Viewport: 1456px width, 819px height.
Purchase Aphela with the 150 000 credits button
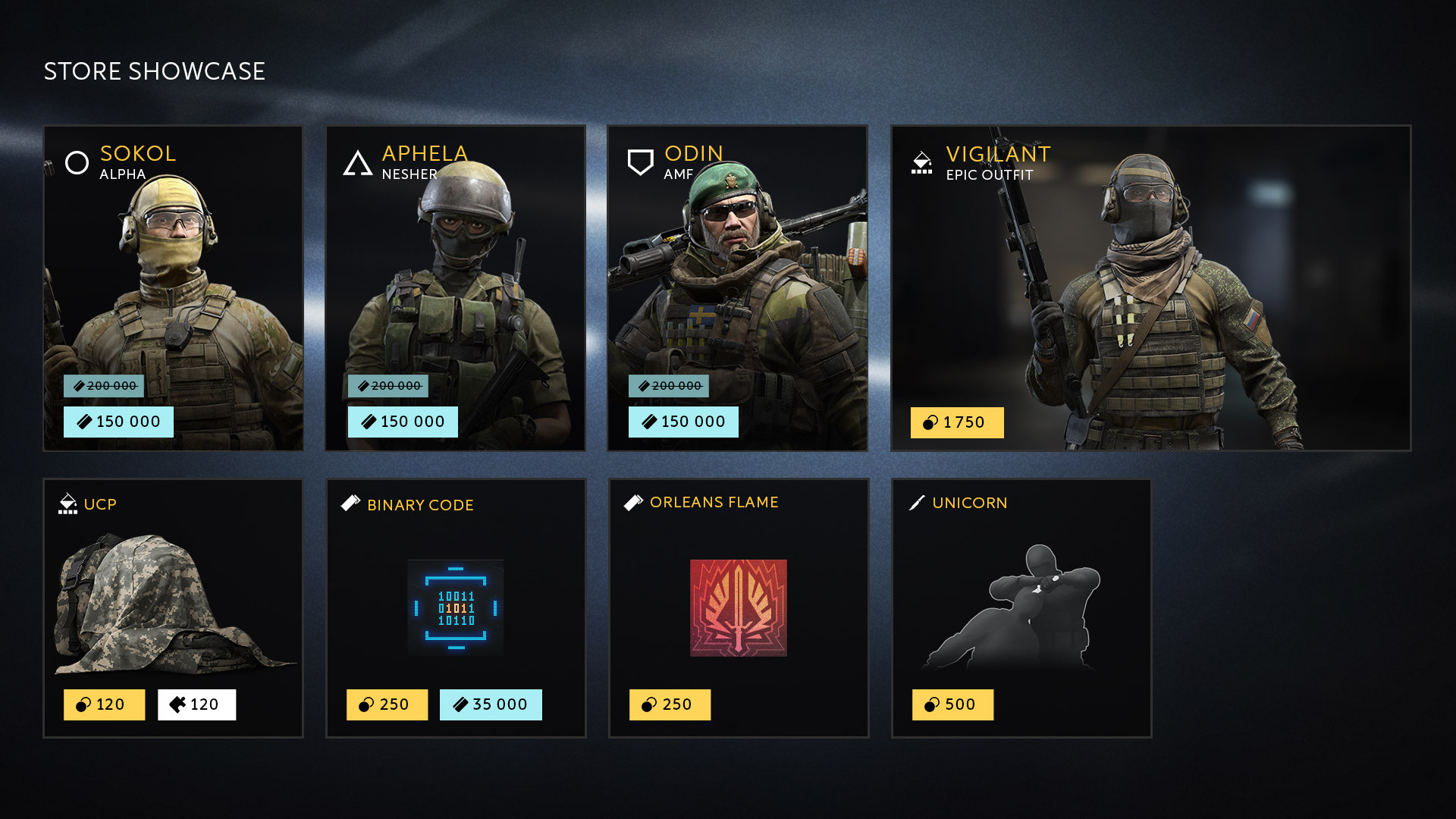pos(403,422)
